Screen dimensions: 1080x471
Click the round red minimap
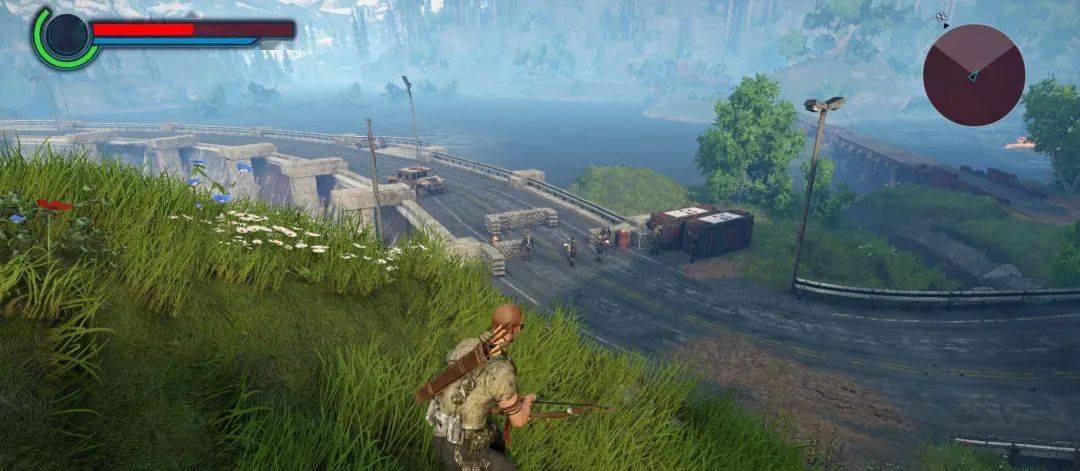click(973, 75)
